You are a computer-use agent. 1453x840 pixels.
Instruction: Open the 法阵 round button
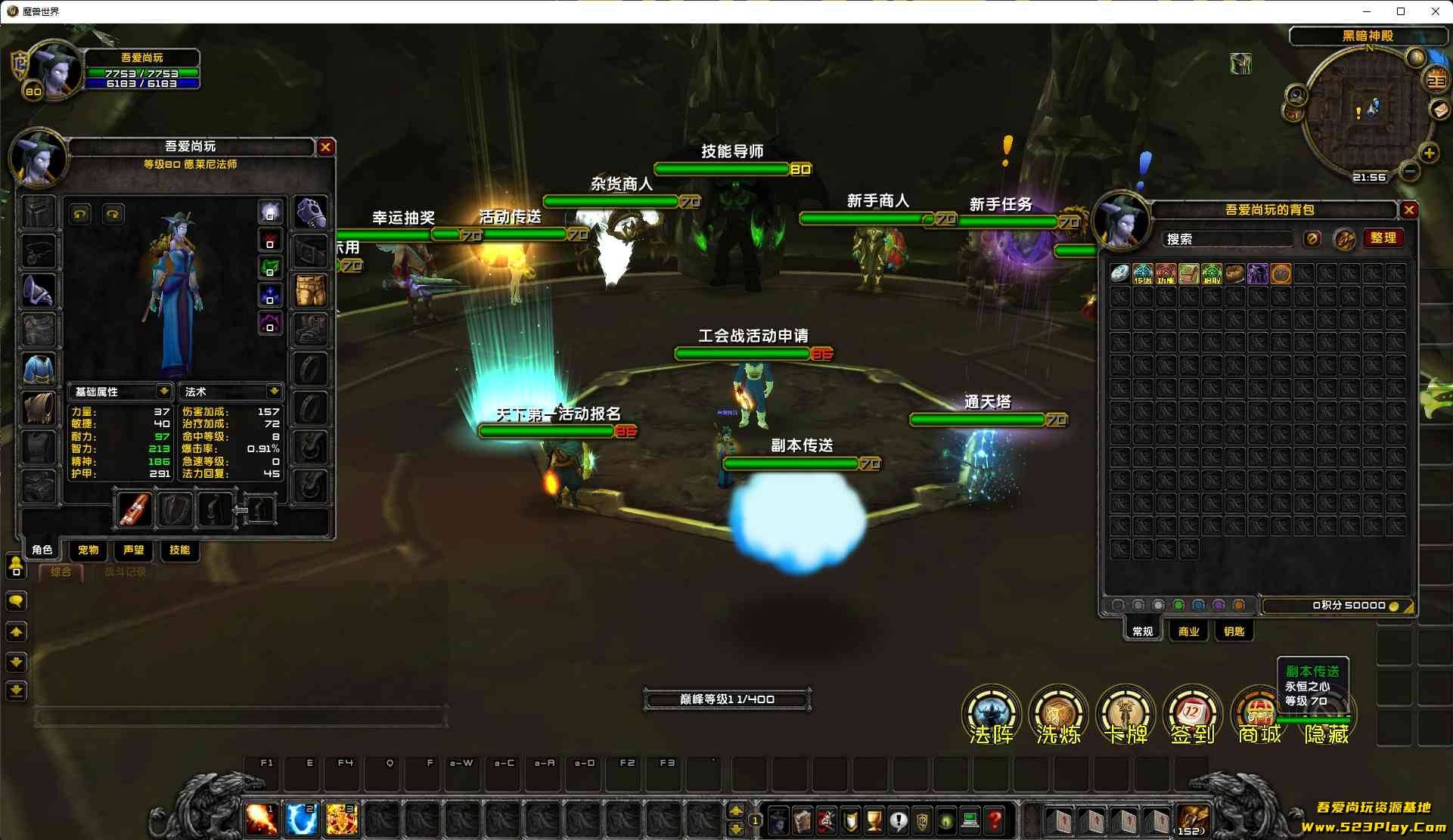coord(991,713)
